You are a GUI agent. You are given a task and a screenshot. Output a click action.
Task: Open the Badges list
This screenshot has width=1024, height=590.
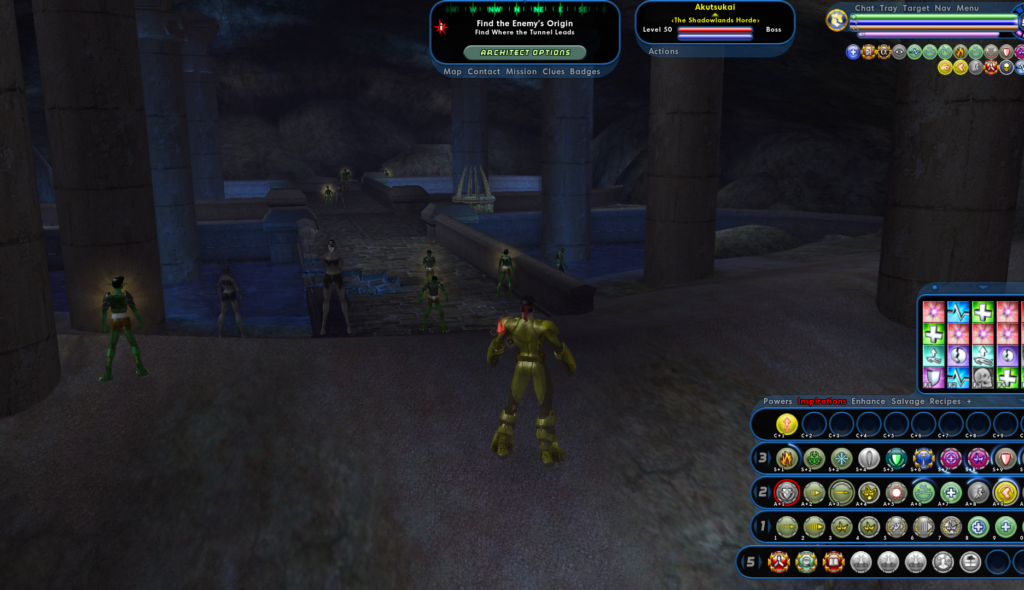[x=585, y=72]
